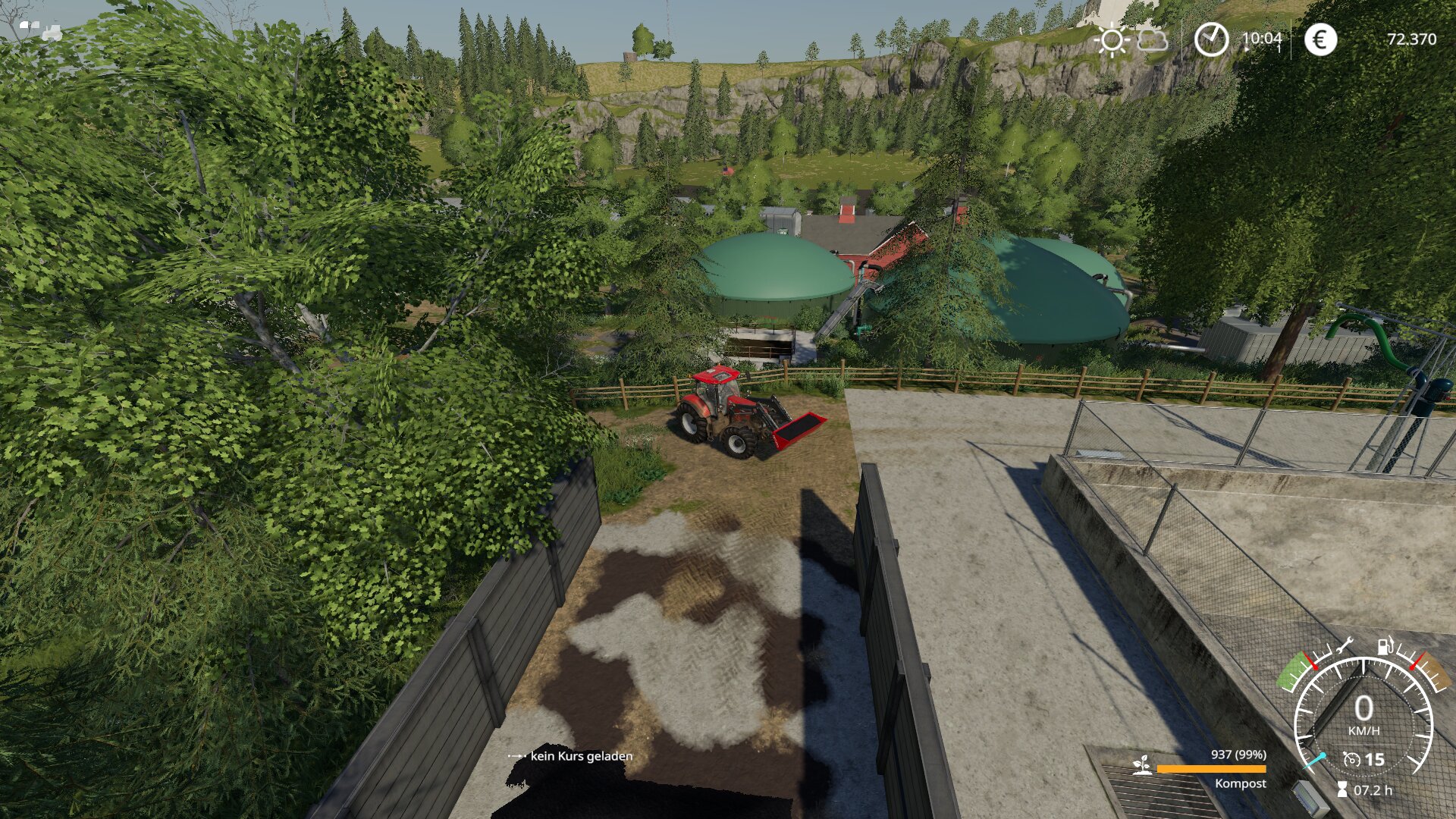The image size is (1456, 819).
Task: Click the cruise control speed icon
Action: coord(1351,759)
